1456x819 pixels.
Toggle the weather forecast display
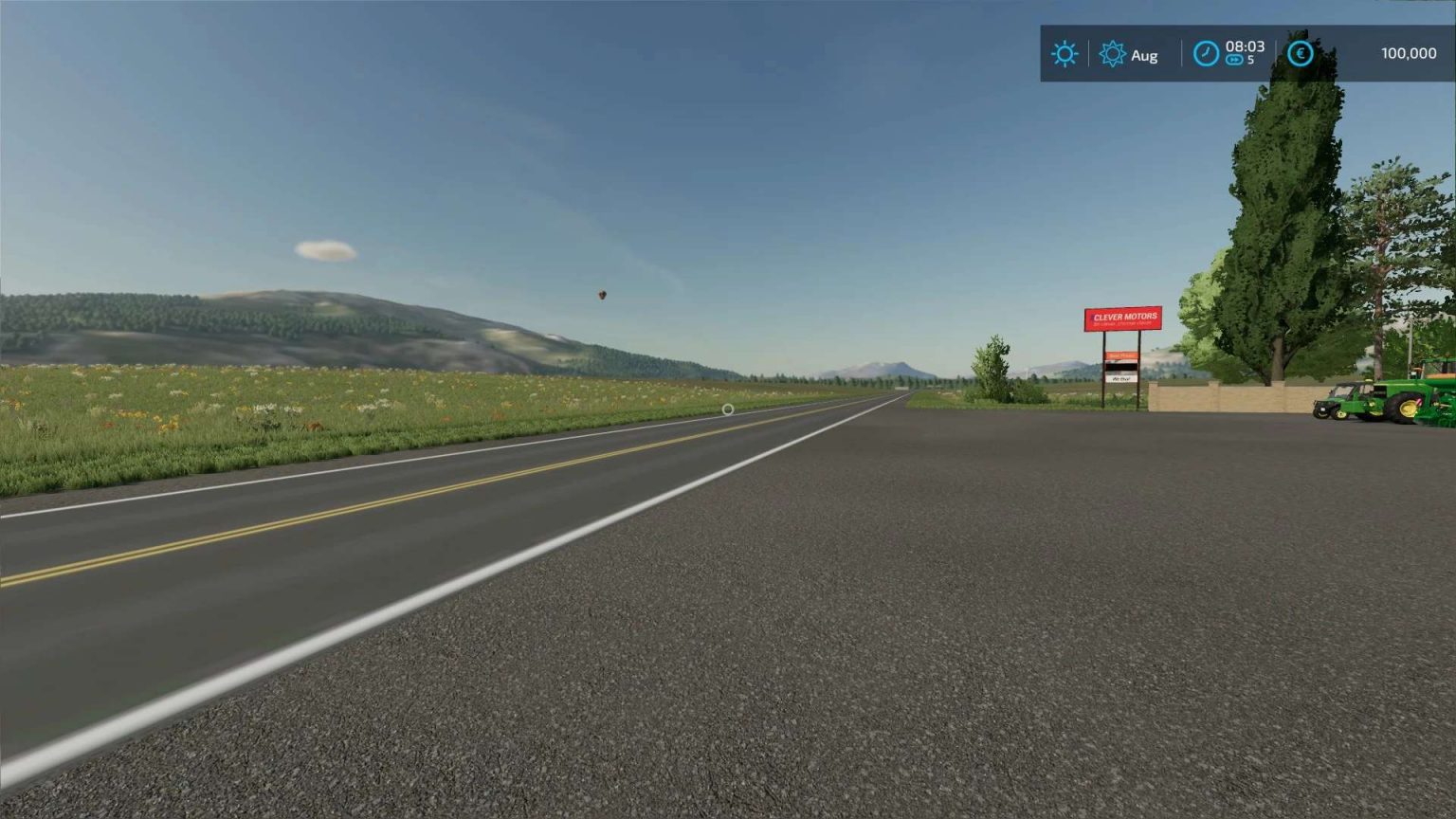(1065, 53)
